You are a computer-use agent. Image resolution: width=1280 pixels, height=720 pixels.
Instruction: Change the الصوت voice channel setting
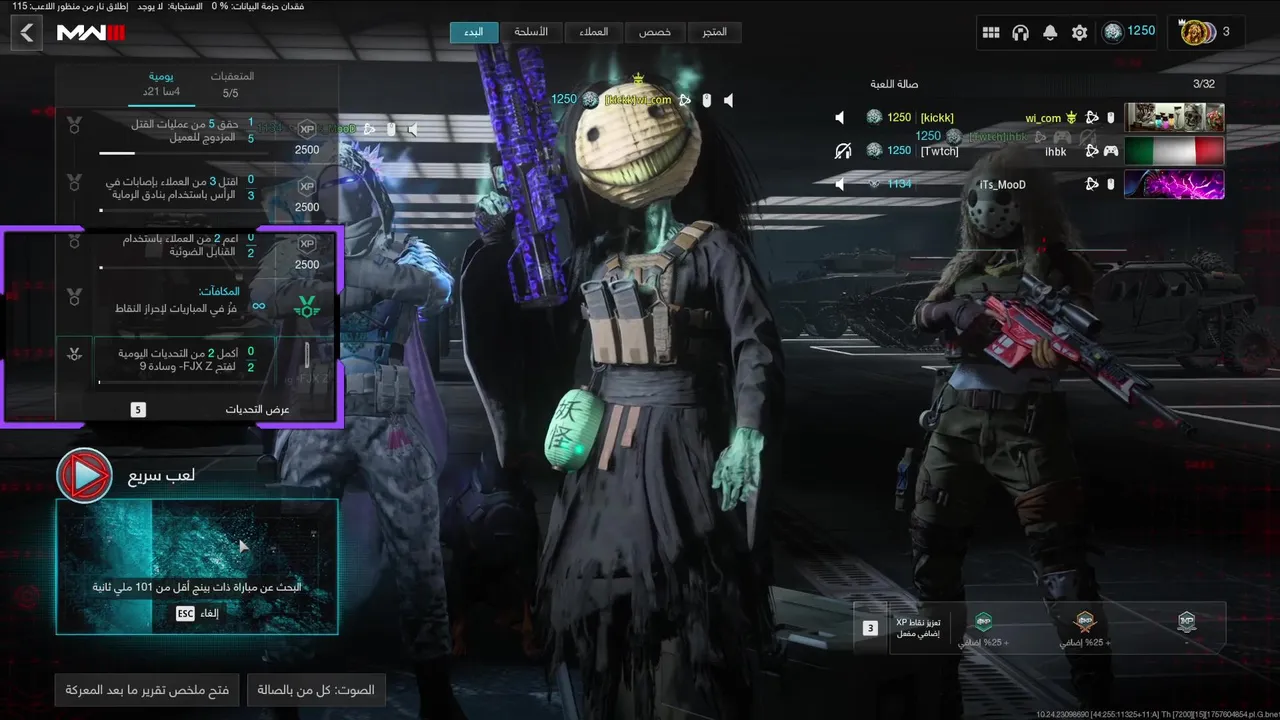(316, 690)
